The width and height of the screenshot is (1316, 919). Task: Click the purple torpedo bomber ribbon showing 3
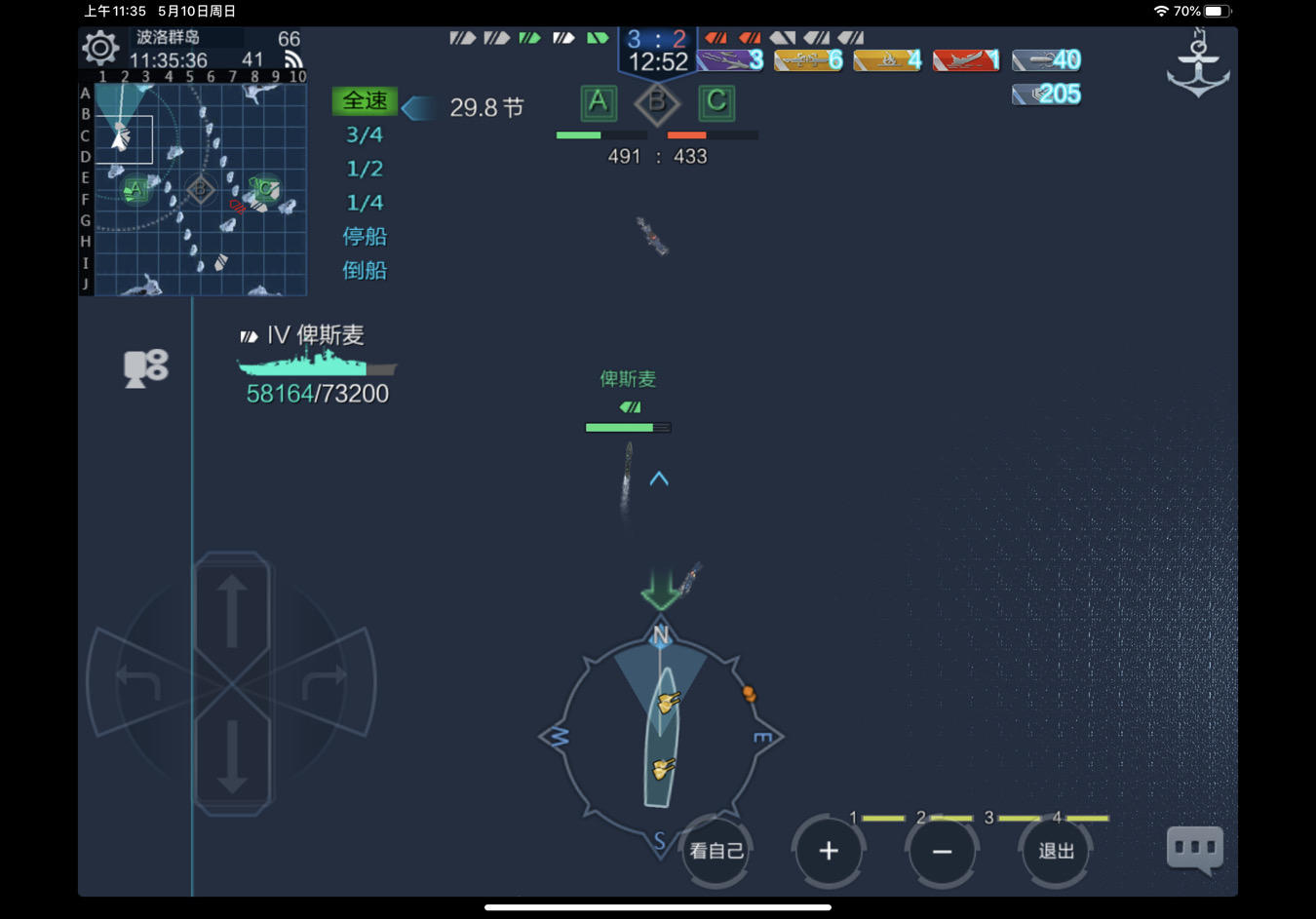pos(729,60)
